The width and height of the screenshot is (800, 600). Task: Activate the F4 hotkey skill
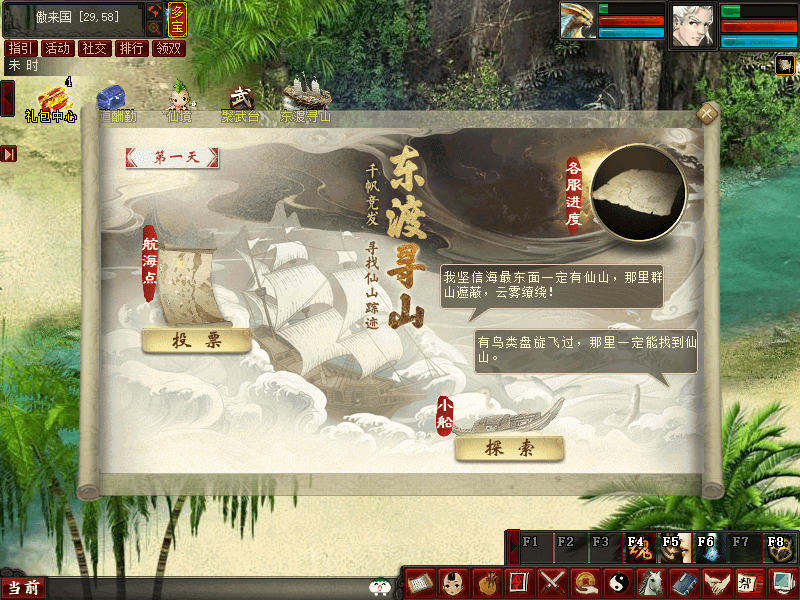pyautogui.click(x=637, y=546)
